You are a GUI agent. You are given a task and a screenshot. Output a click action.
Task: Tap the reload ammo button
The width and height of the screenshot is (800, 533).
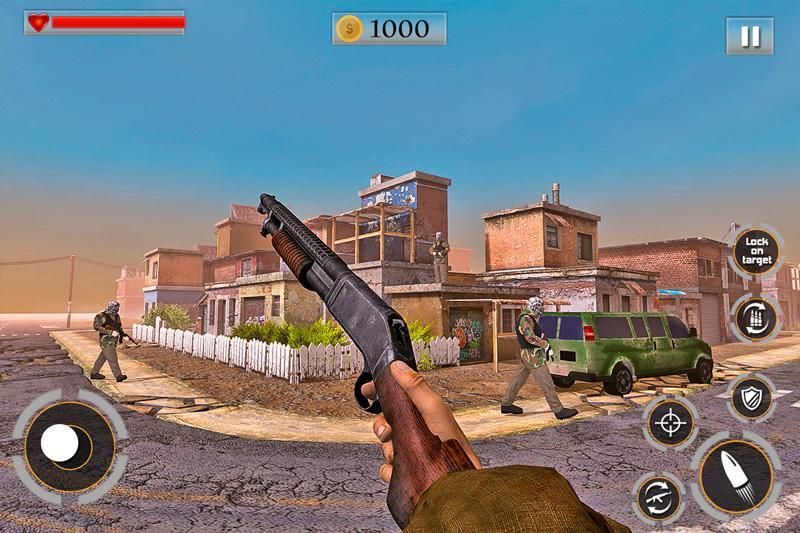click(757, 318)
